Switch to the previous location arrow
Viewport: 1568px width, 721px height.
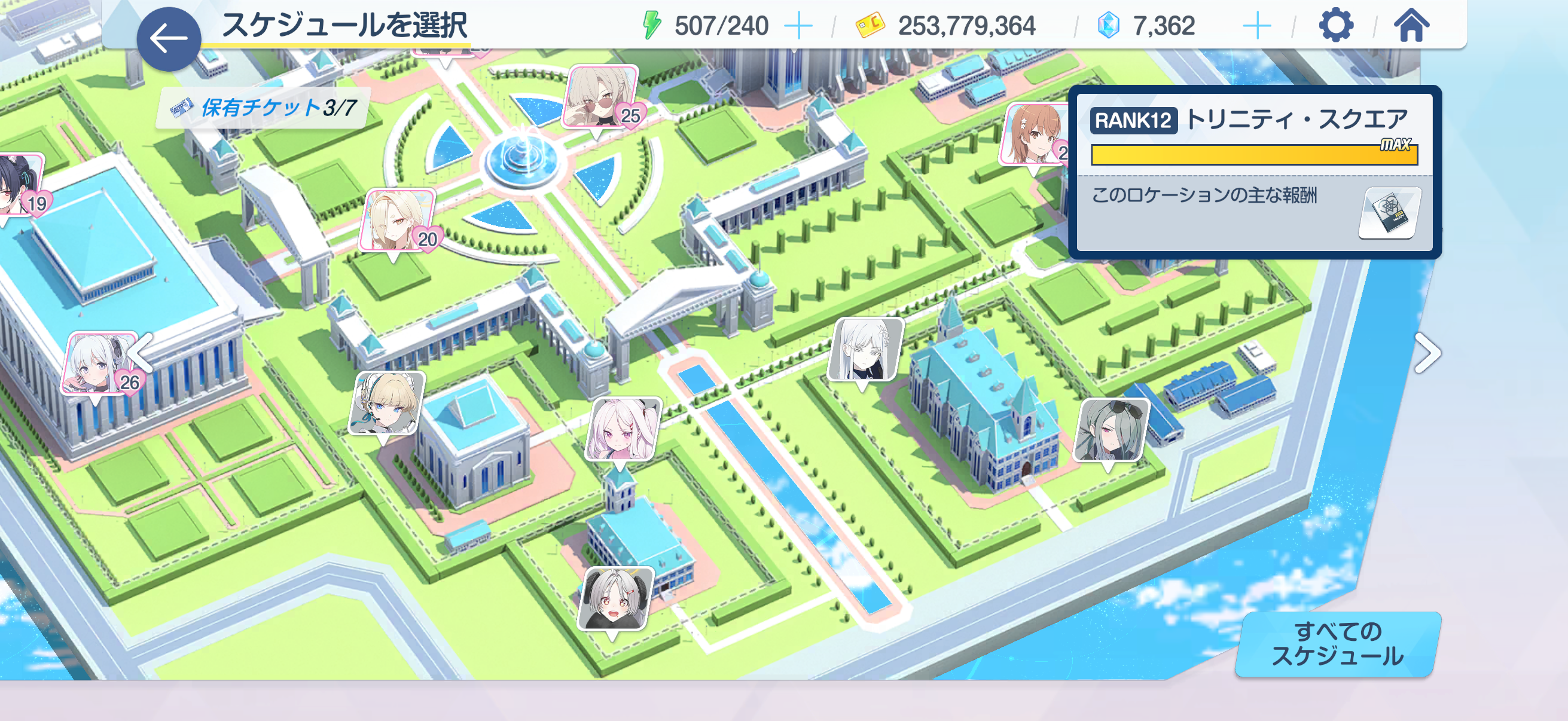coord(144,352)
